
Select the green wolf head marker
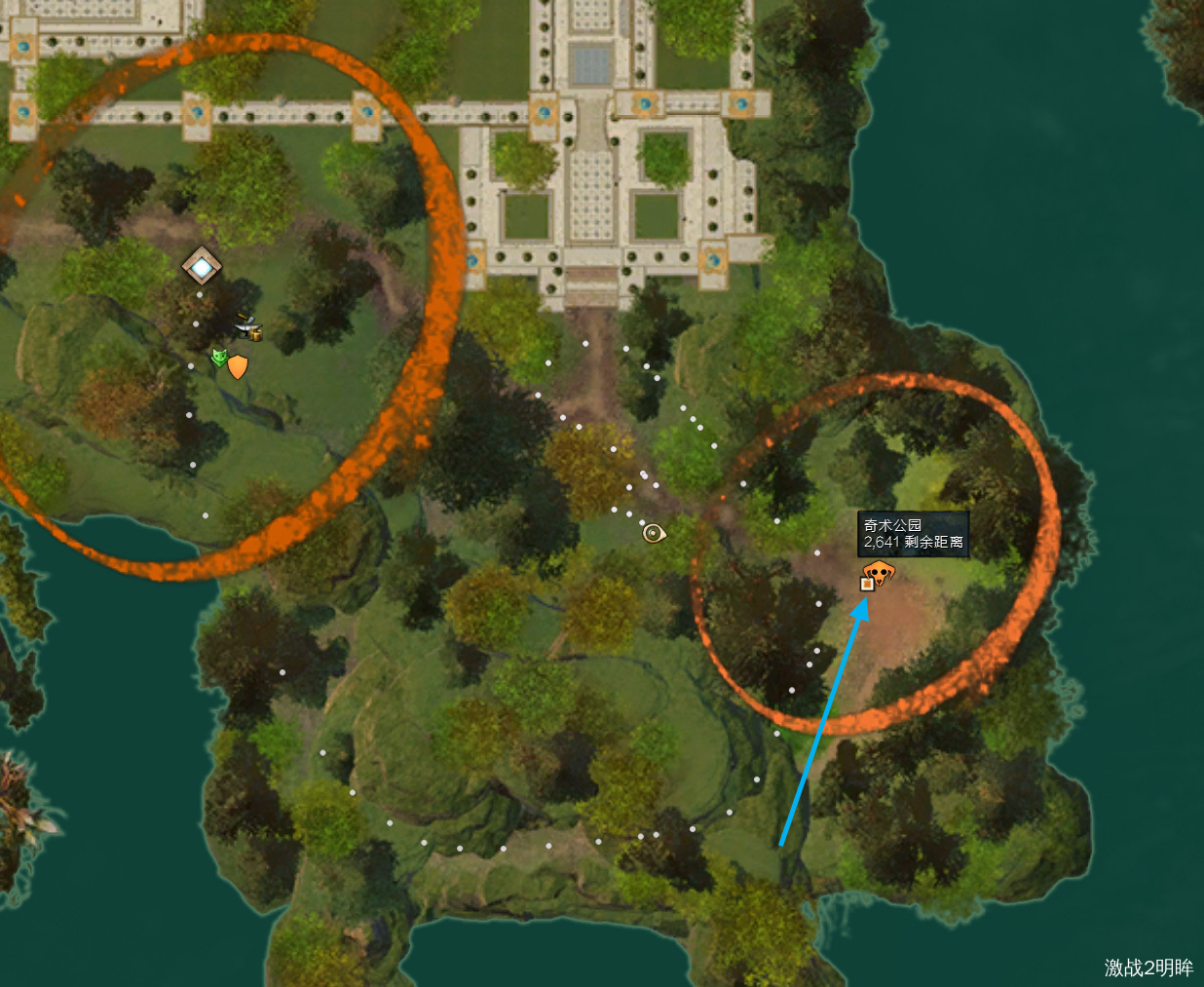(219, 358)
